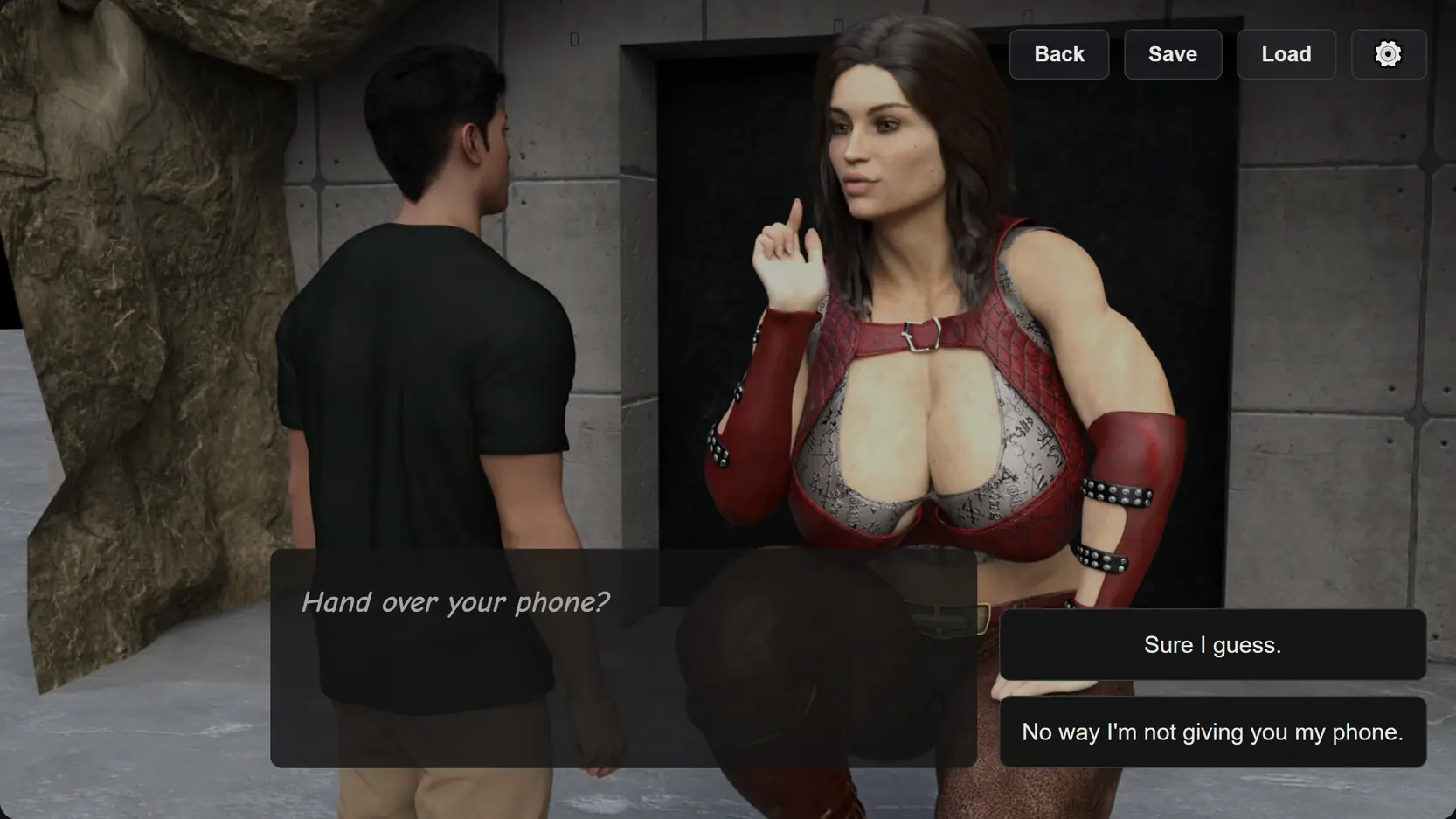Choose the "Sure I guess." reply
Viewport: 1456px width, 819px height.
(1212, 645)
